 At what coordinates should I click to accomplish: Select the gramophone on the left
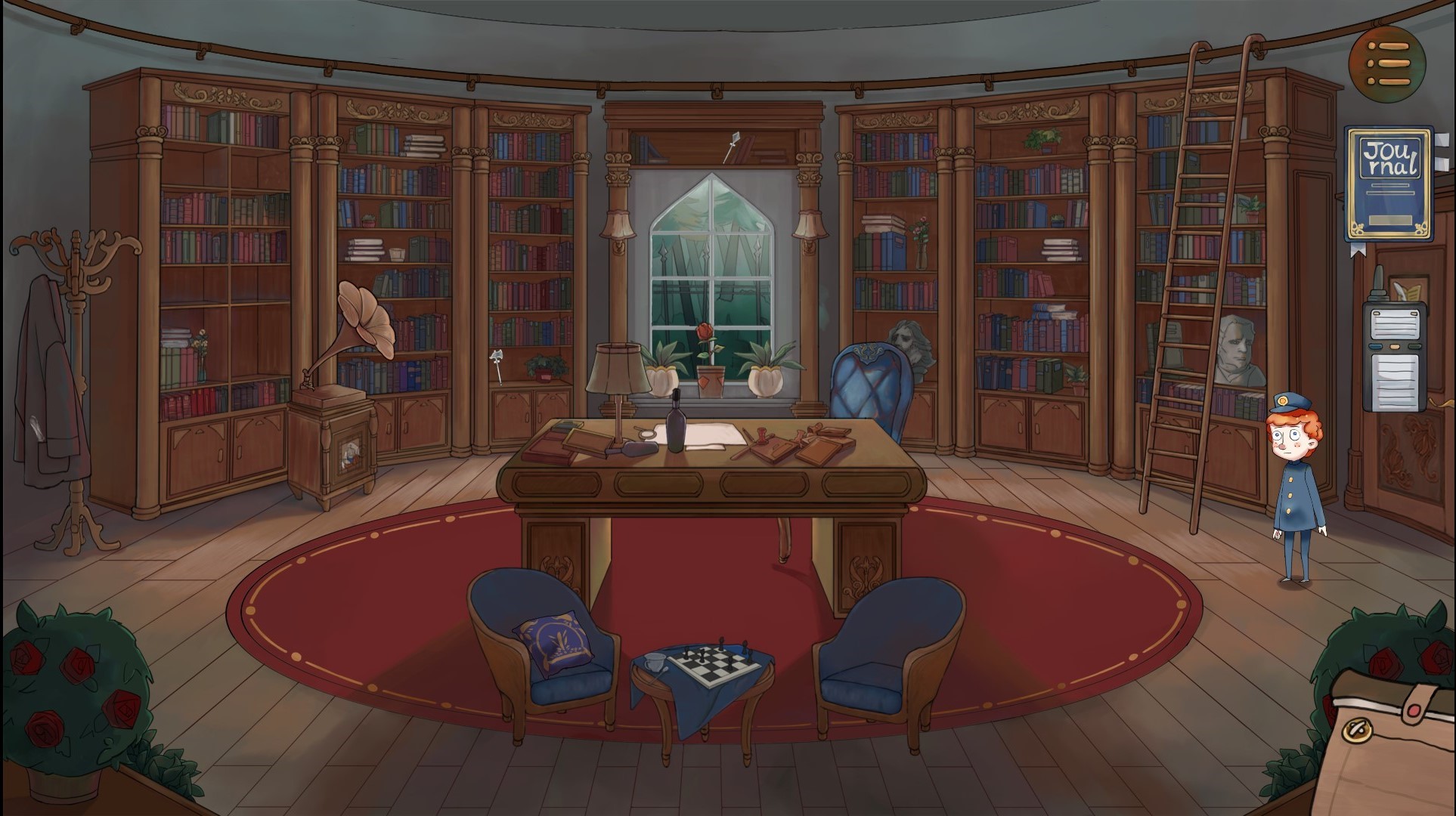click(361, 332)
